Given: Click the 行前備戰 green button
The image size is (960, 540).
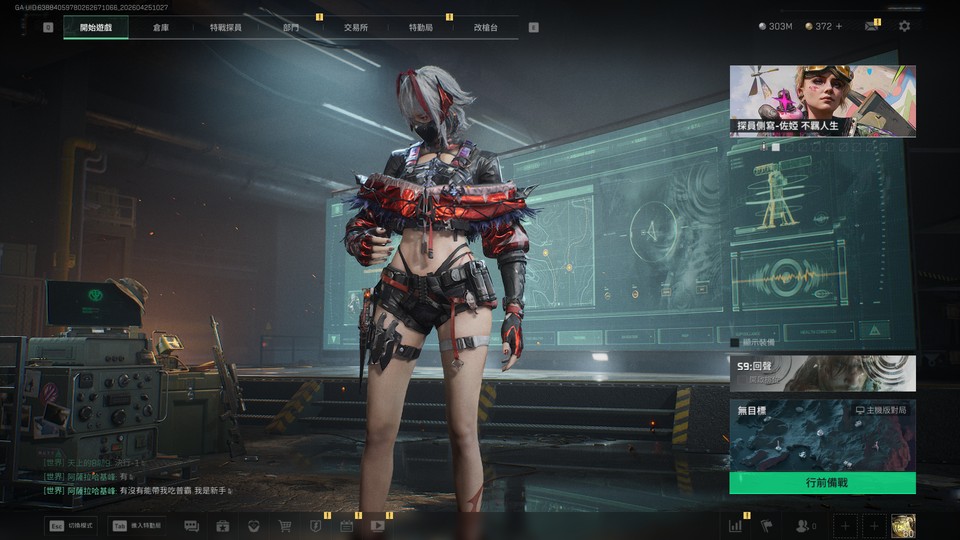Looking at the screenshot, I should tap(822, 483).
